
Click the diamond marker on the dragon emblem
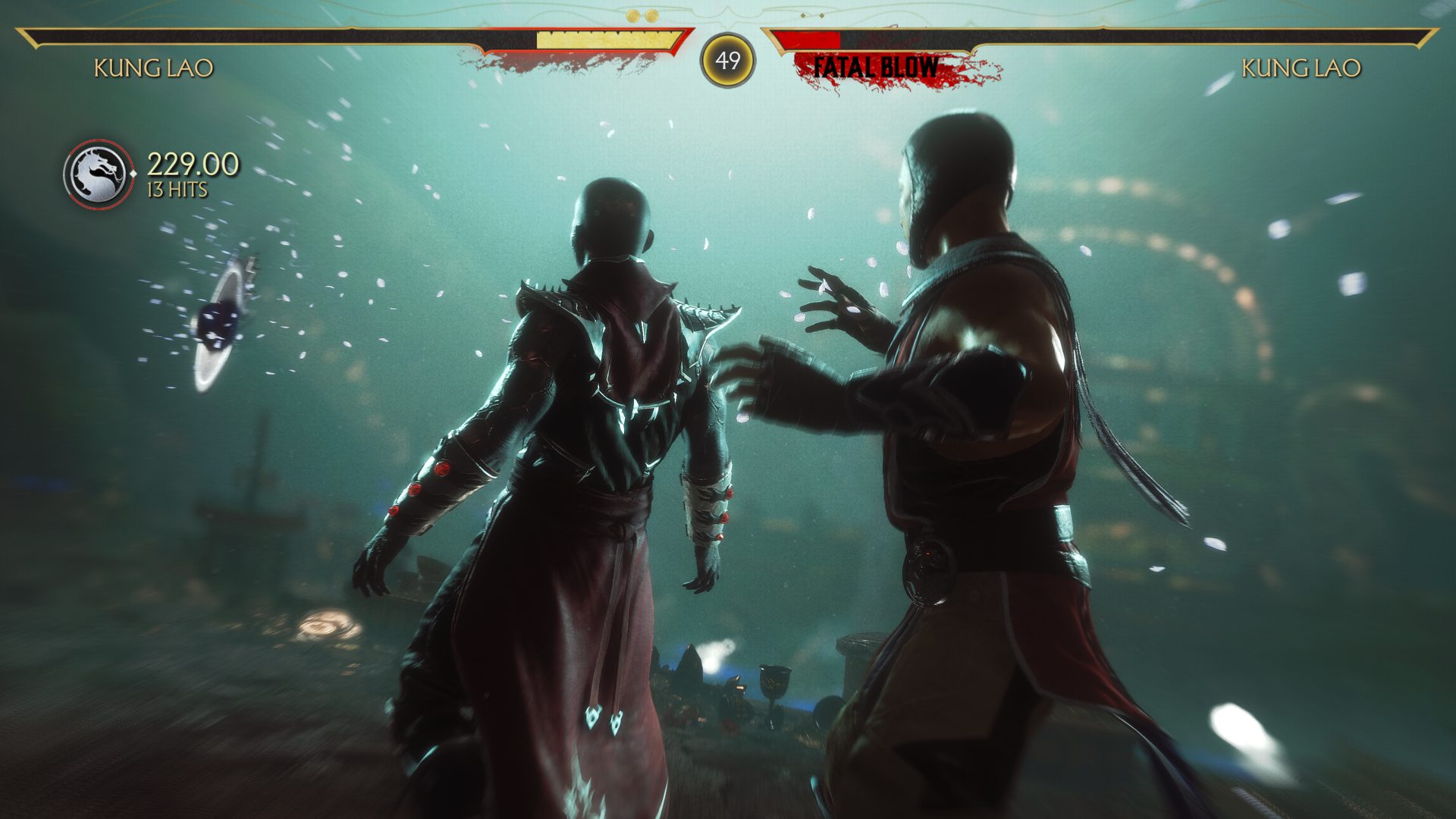tap(133, 174)
